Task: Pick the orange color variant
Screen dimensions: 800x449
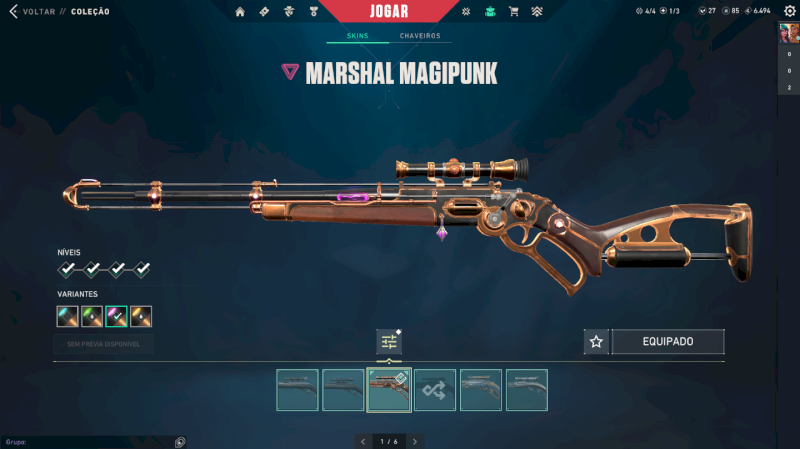Action: click(x=141, y=317)
